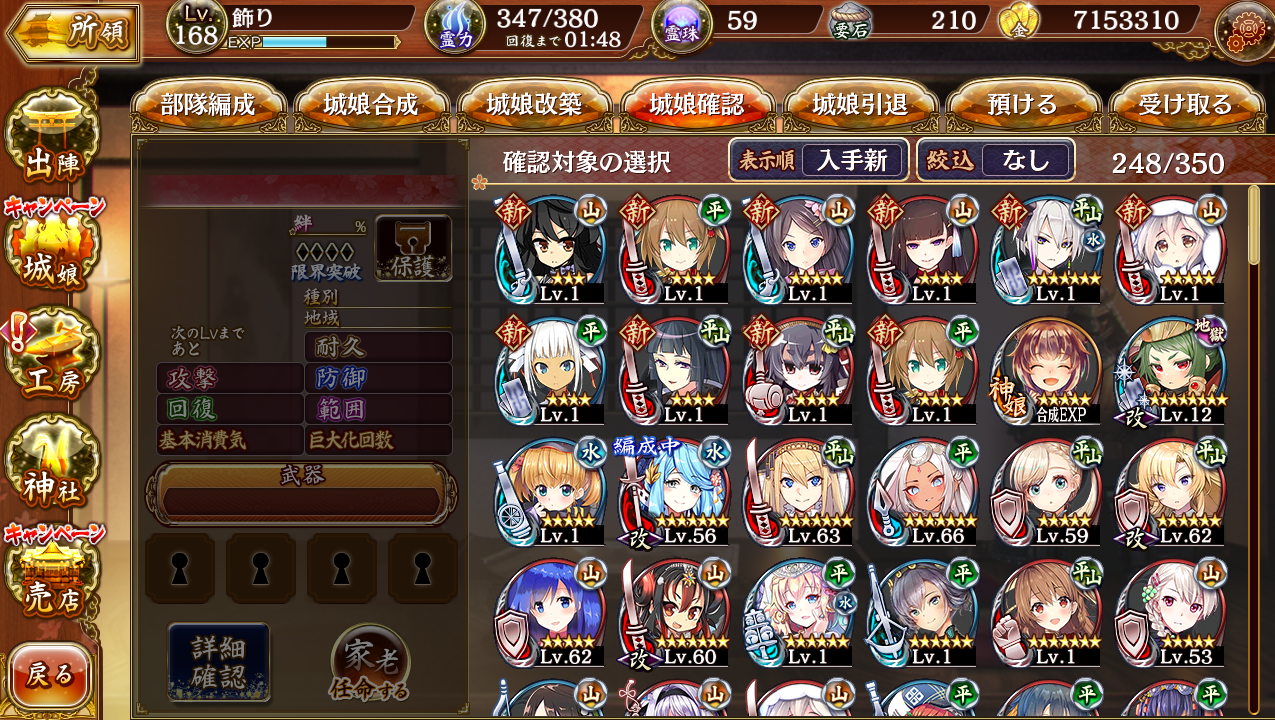Screen dimensions: 1275x720
Task: Open the 預ける tab
Action: (x=1022, y=105)
